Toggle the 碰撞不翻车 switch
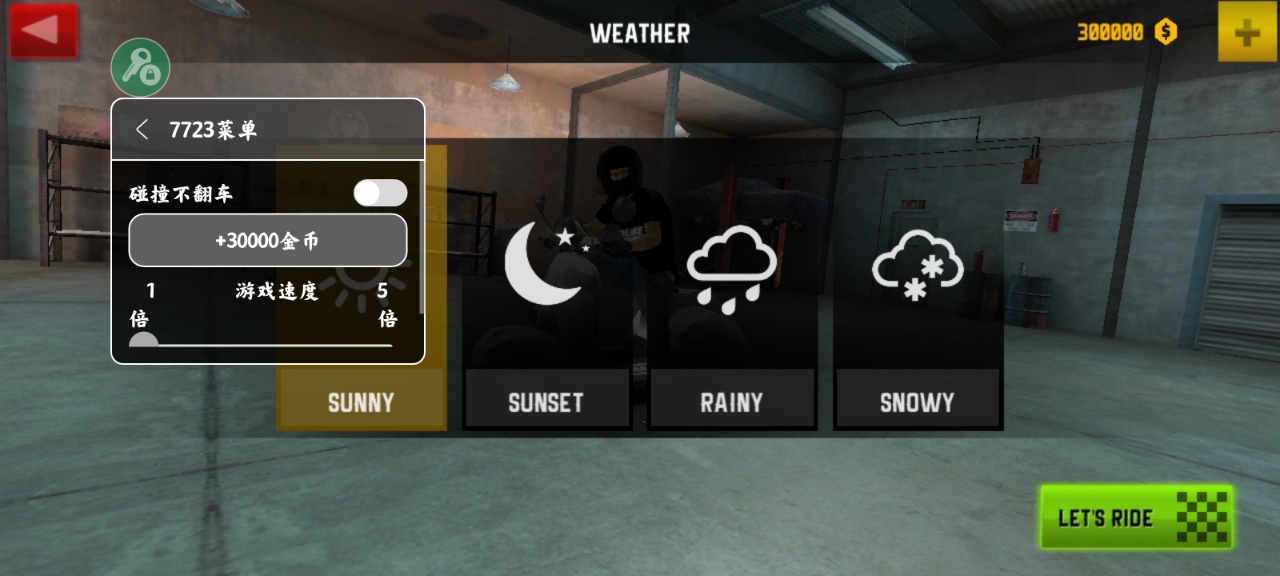 (380, 193)
